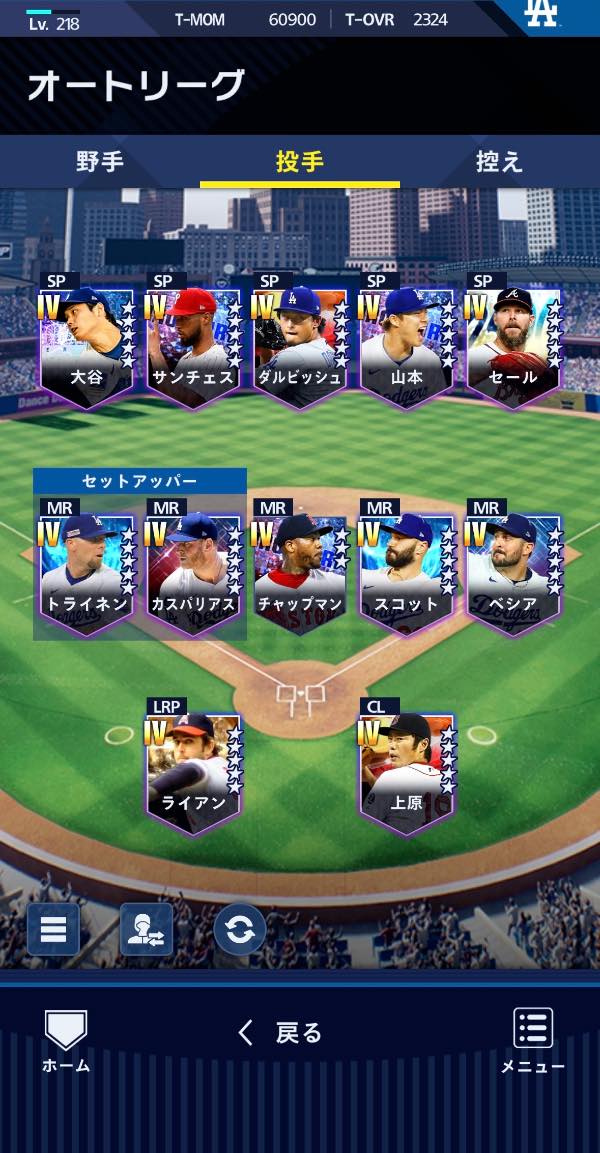Go back with the 戻る button
600x1153 pixels.
point(281,1033)
